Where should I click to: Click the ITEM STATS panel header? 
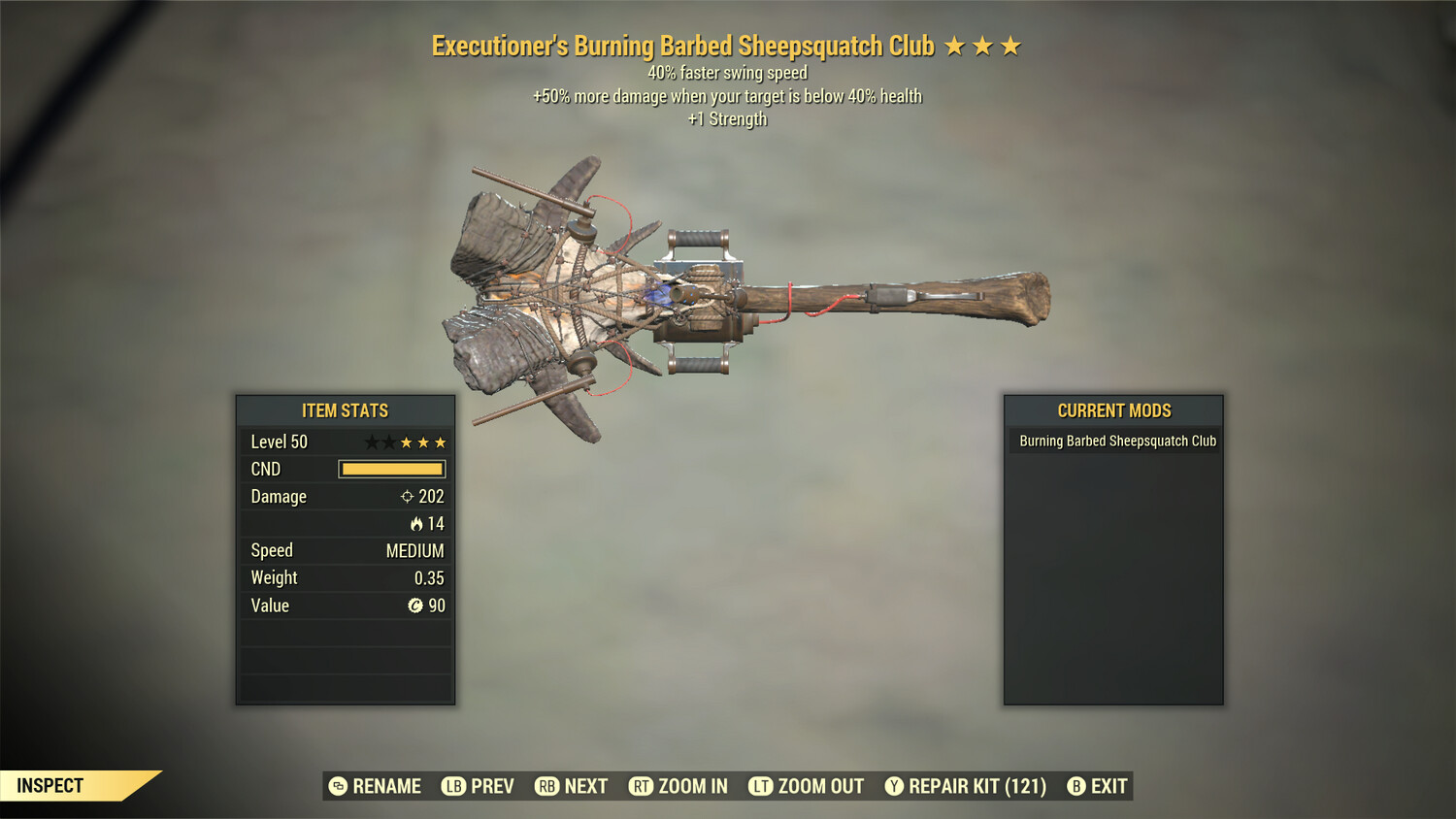346,410
